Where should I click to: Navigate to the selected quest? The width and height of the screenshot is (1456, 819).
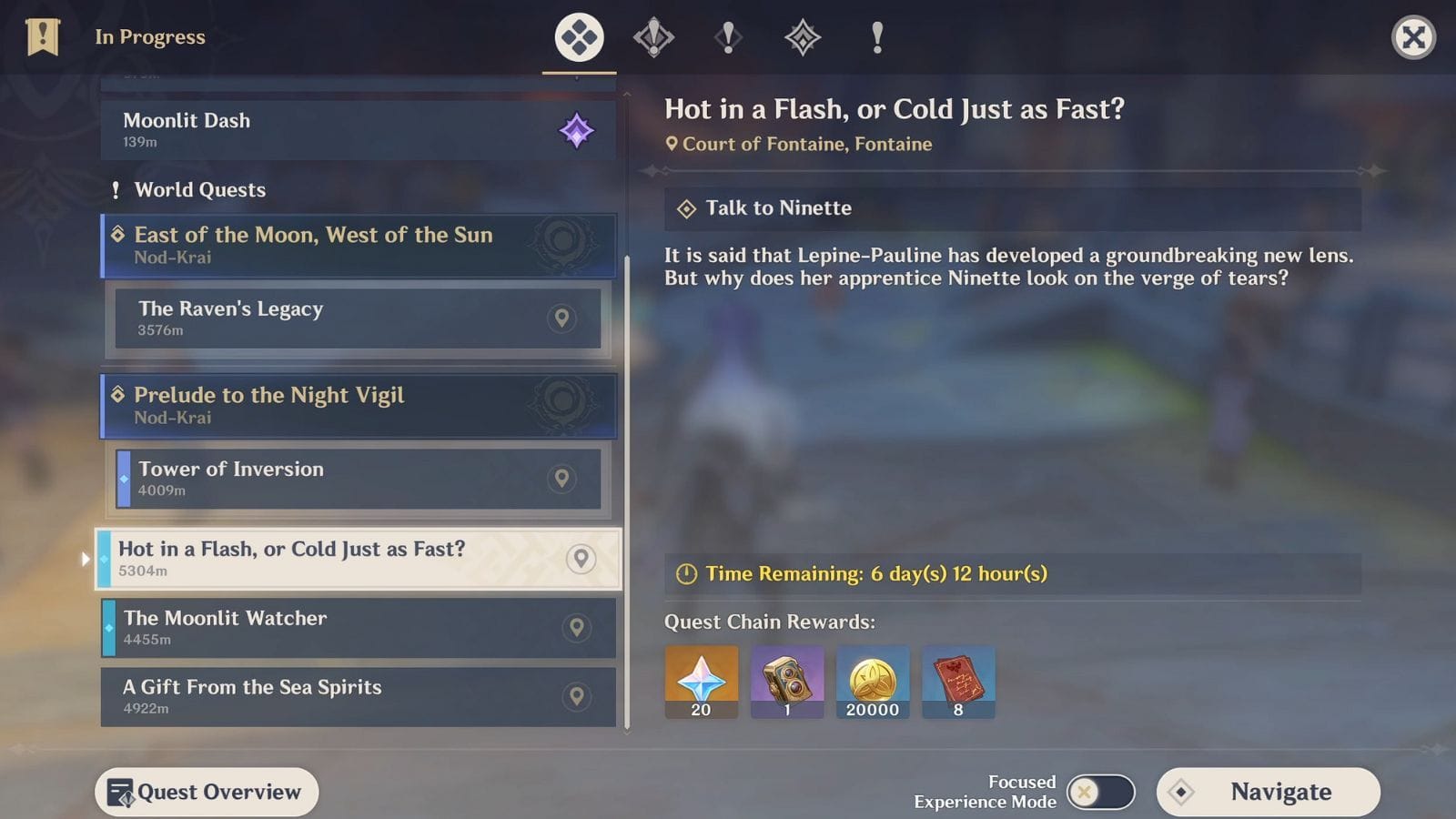click(x=1268, y=792)
